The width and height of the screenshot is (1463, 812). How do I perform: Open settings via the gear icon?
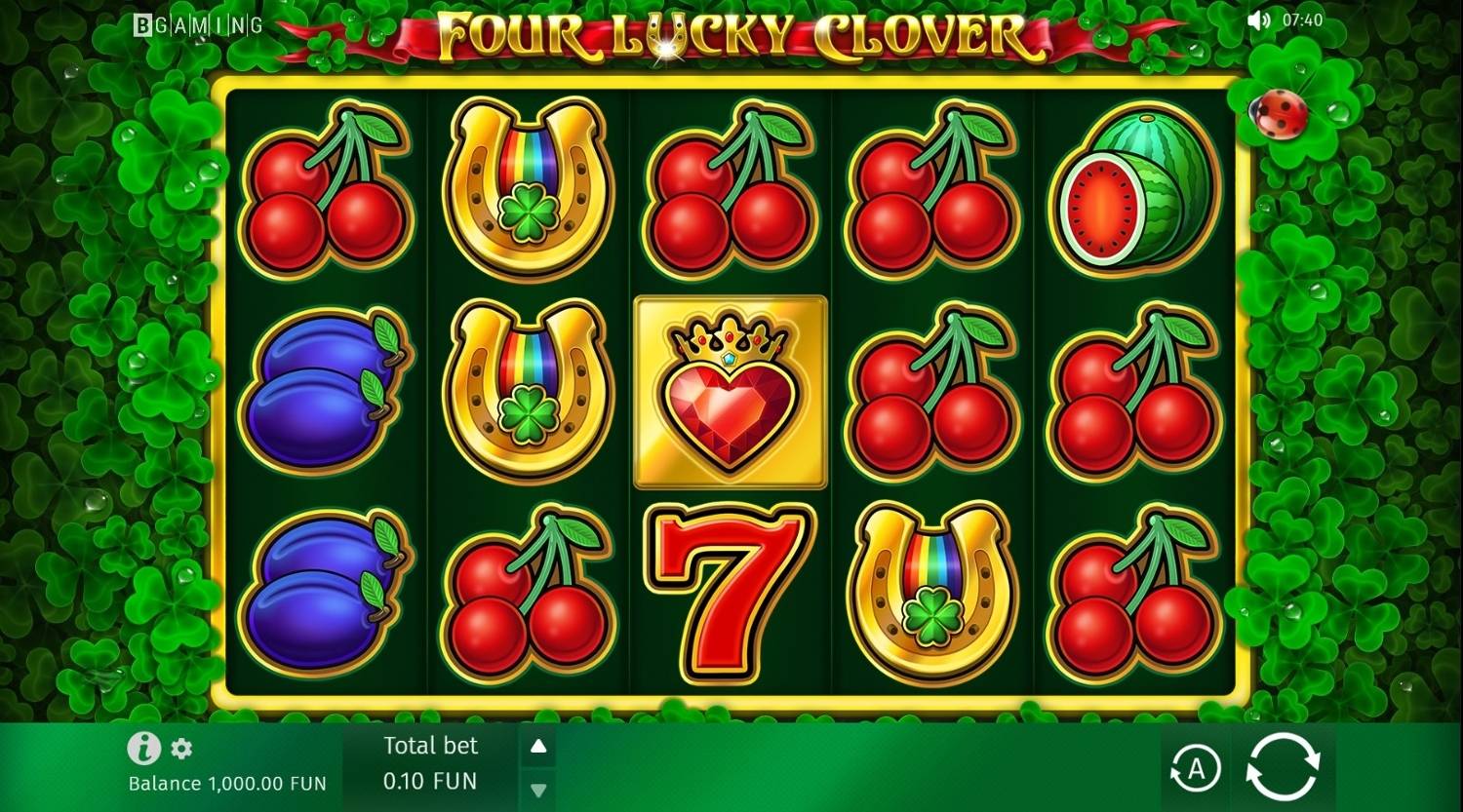tap(180, 751)
